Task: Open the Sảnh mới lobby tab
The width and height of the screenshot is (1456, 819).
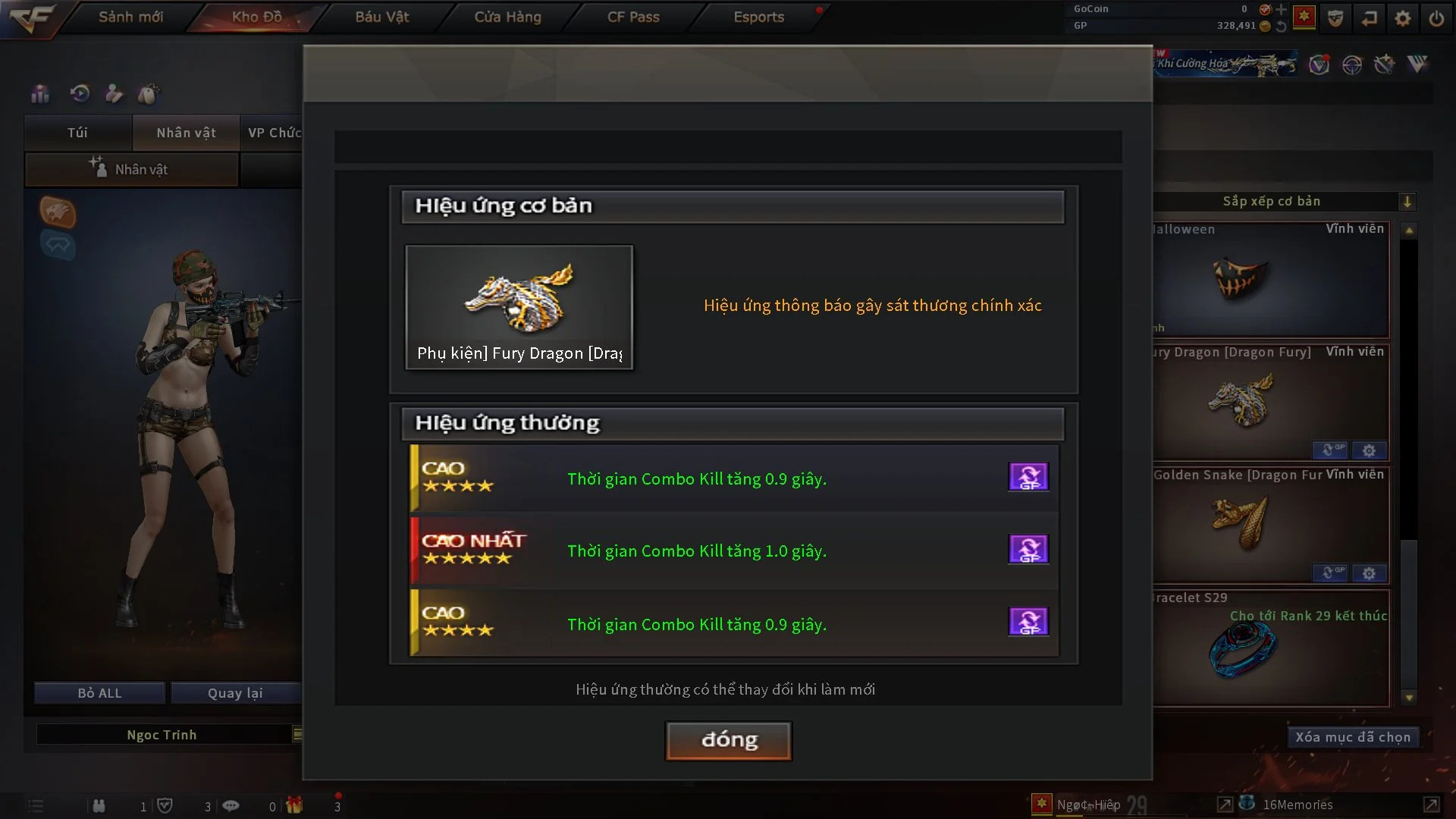Action: tap(130, 17)
